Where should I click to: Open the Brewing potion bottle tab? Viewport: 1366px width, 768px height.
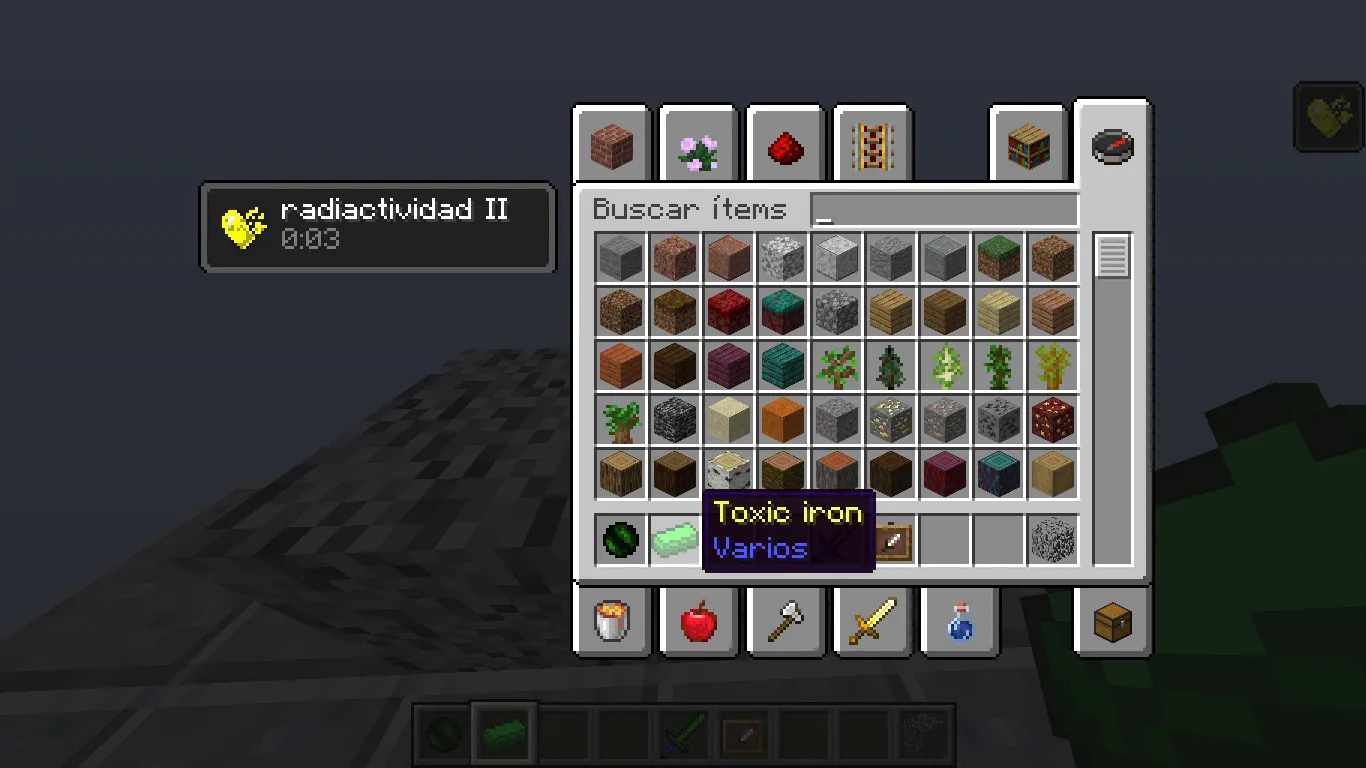[x=958, y=621]
